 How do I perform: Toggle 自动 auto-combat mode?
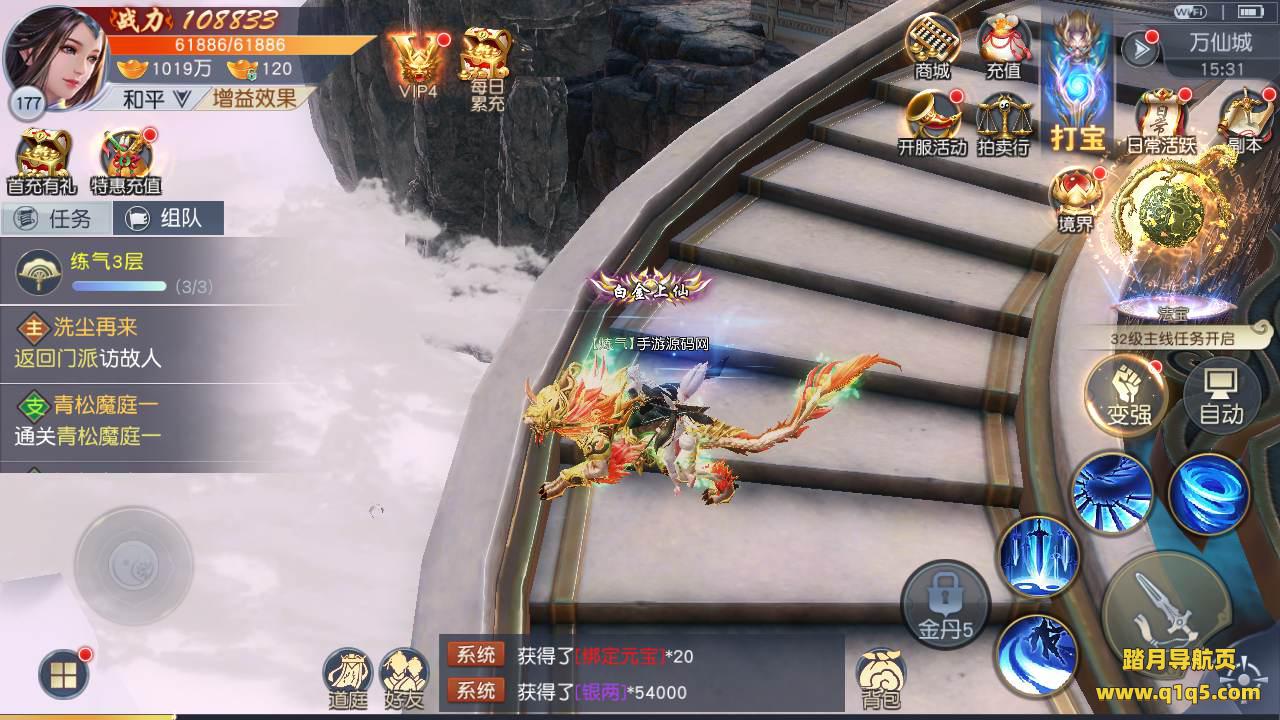click(x=1221, y=394)
